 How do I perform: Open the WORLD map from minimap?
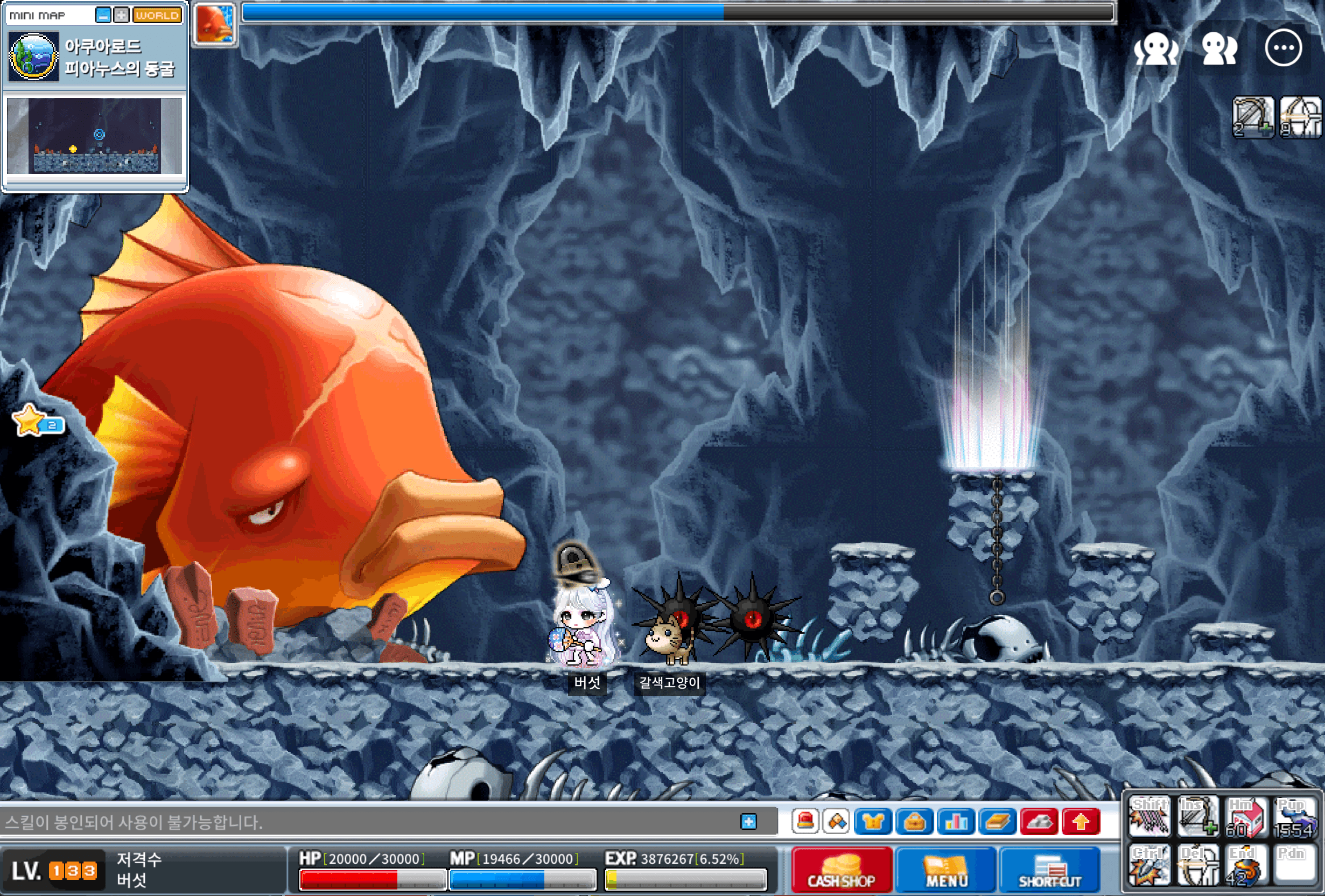pos(157,16)
